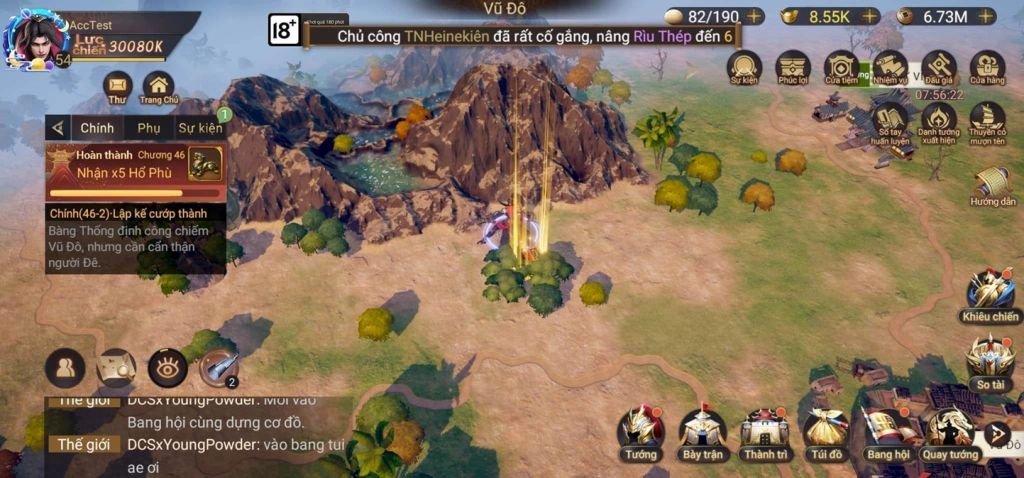The width and height of the screenshot is (1024, 478).
Task: Open the Hướng dẫn guide scroll
Action: [992, 184]
